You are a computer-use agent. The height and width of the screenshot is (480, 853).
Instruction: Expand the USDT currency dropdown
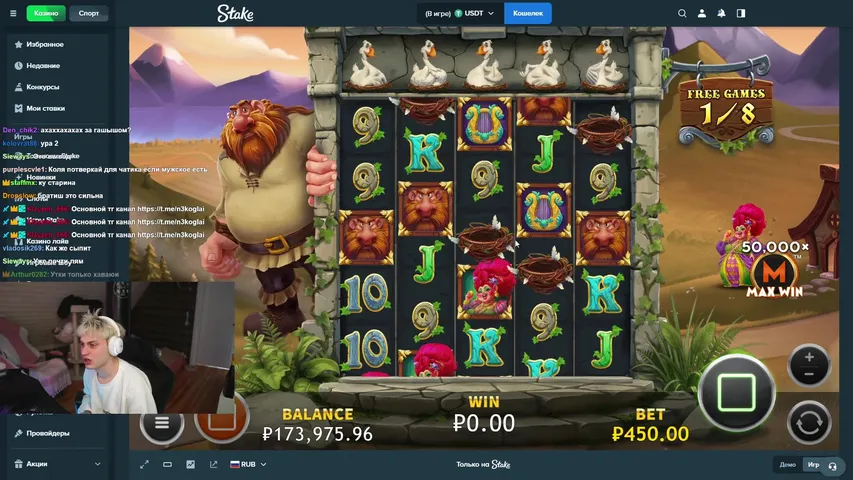(x=460, y=13)
